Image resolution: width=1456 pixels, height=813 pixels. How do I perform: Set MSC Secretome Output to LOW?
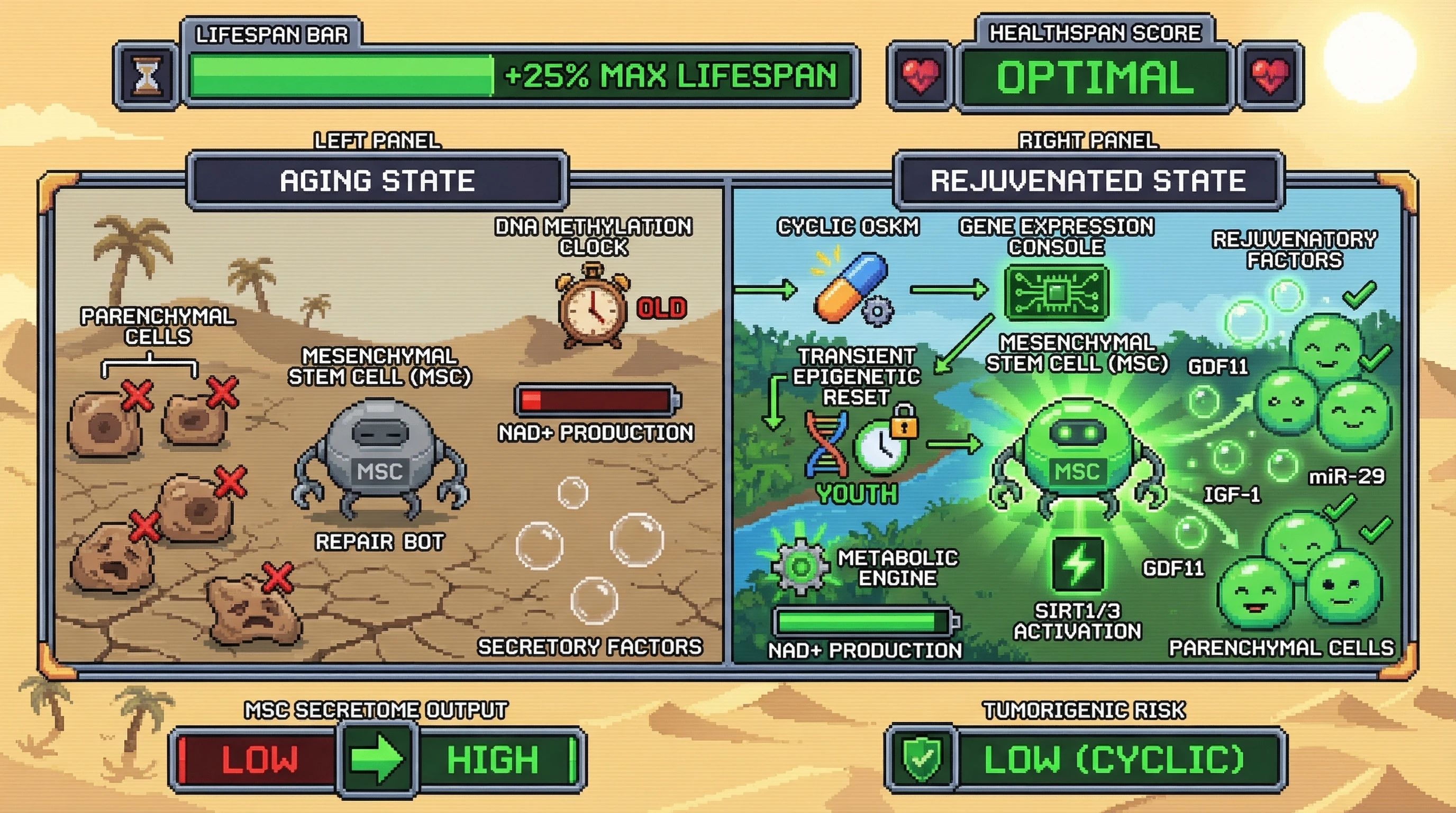(259, 758)
